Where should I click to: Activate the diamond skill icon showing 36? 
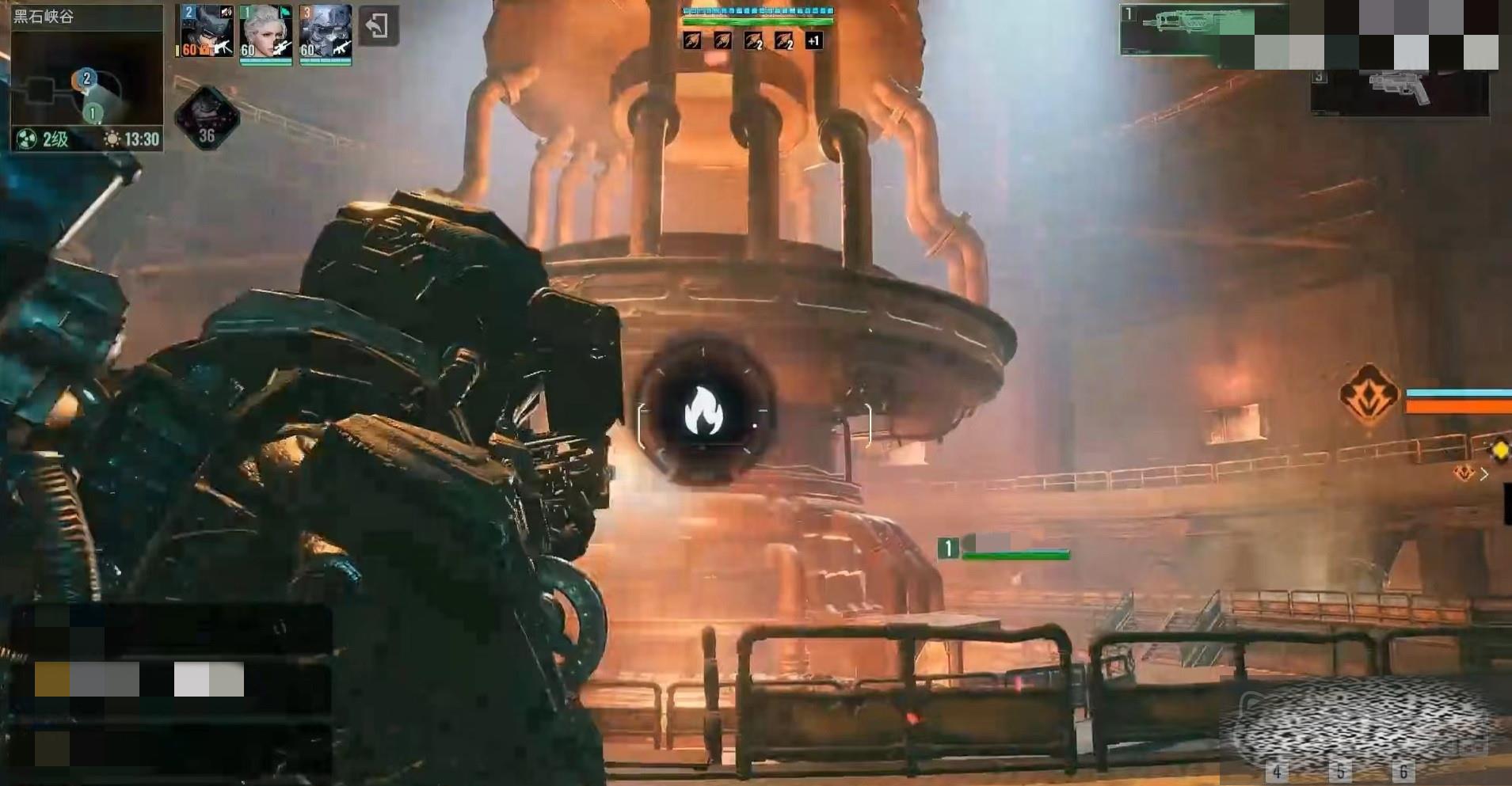pyautogui.click(x=207, y=119)
